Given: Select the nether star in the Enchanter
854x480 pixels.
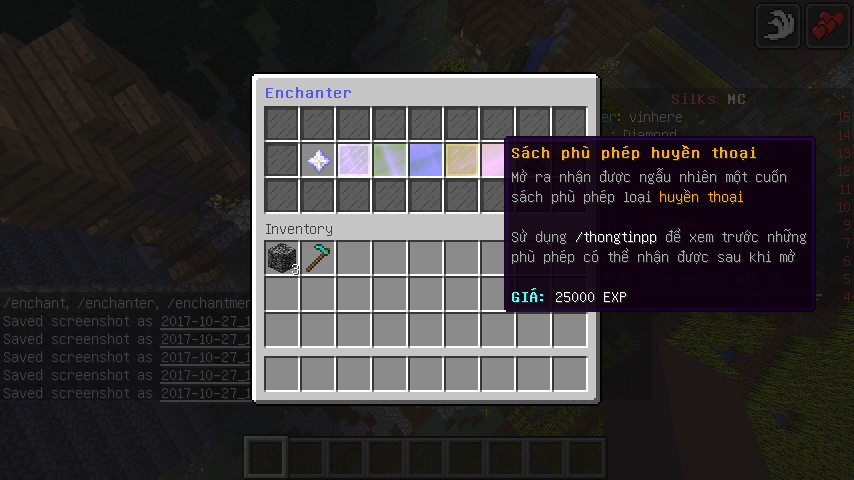Looking at the screenshot, I should click(319, 160).
